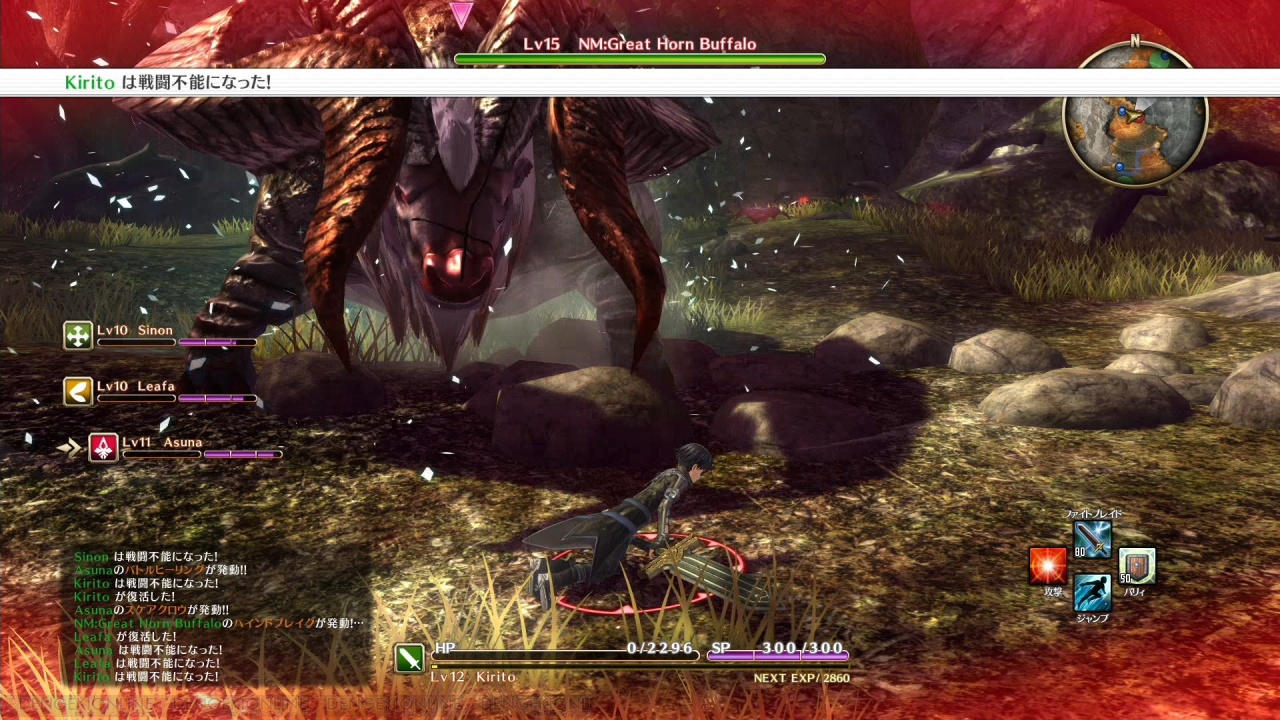This screenshot has width=1280, height=720.
Task: Target the NM:Great Horn Buffalo name plate
Action: (640, 44)
